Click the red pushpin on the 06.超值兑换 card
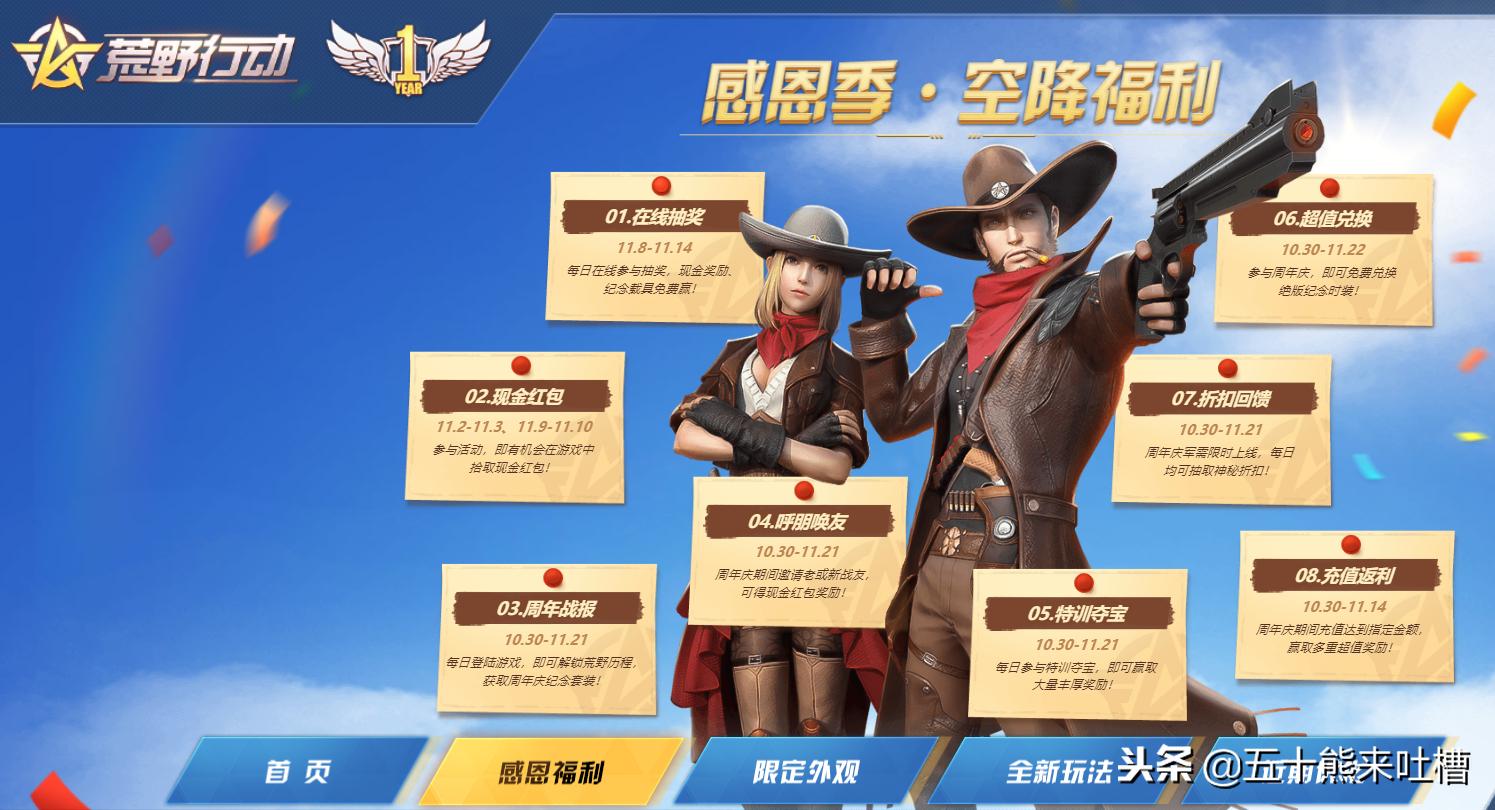The width and height of the screenshot is (1495, 810). pyautogui.click(x=1329, y=186)
